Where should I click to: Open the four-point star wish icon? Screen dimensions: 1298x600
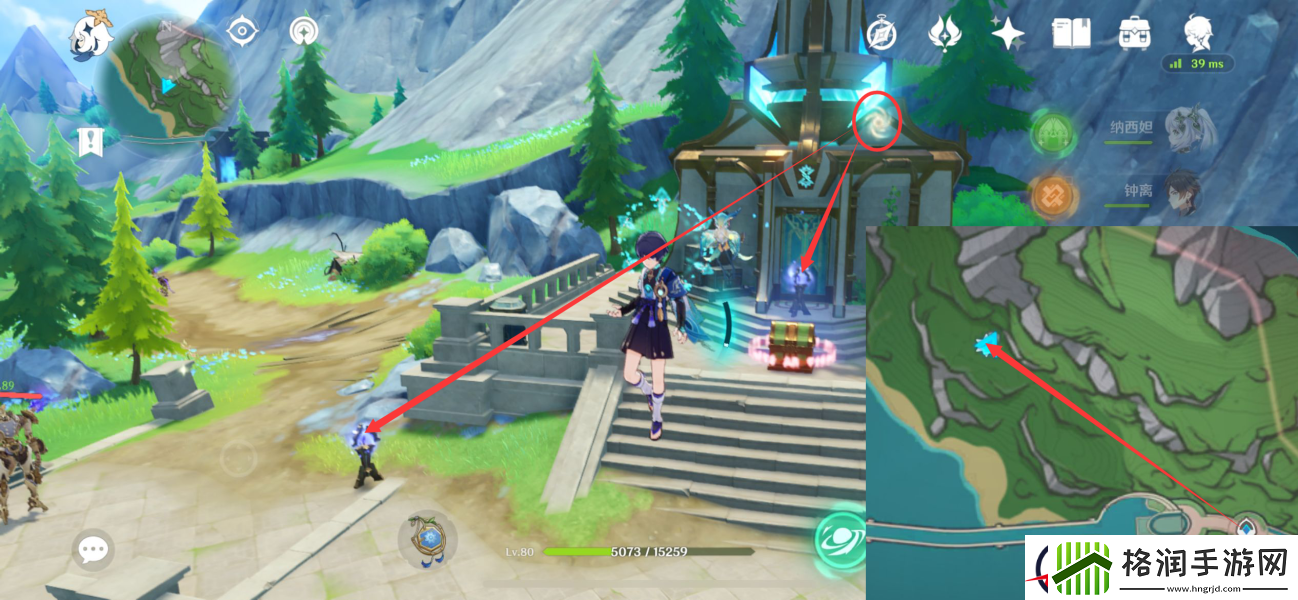click(1008, 34)
